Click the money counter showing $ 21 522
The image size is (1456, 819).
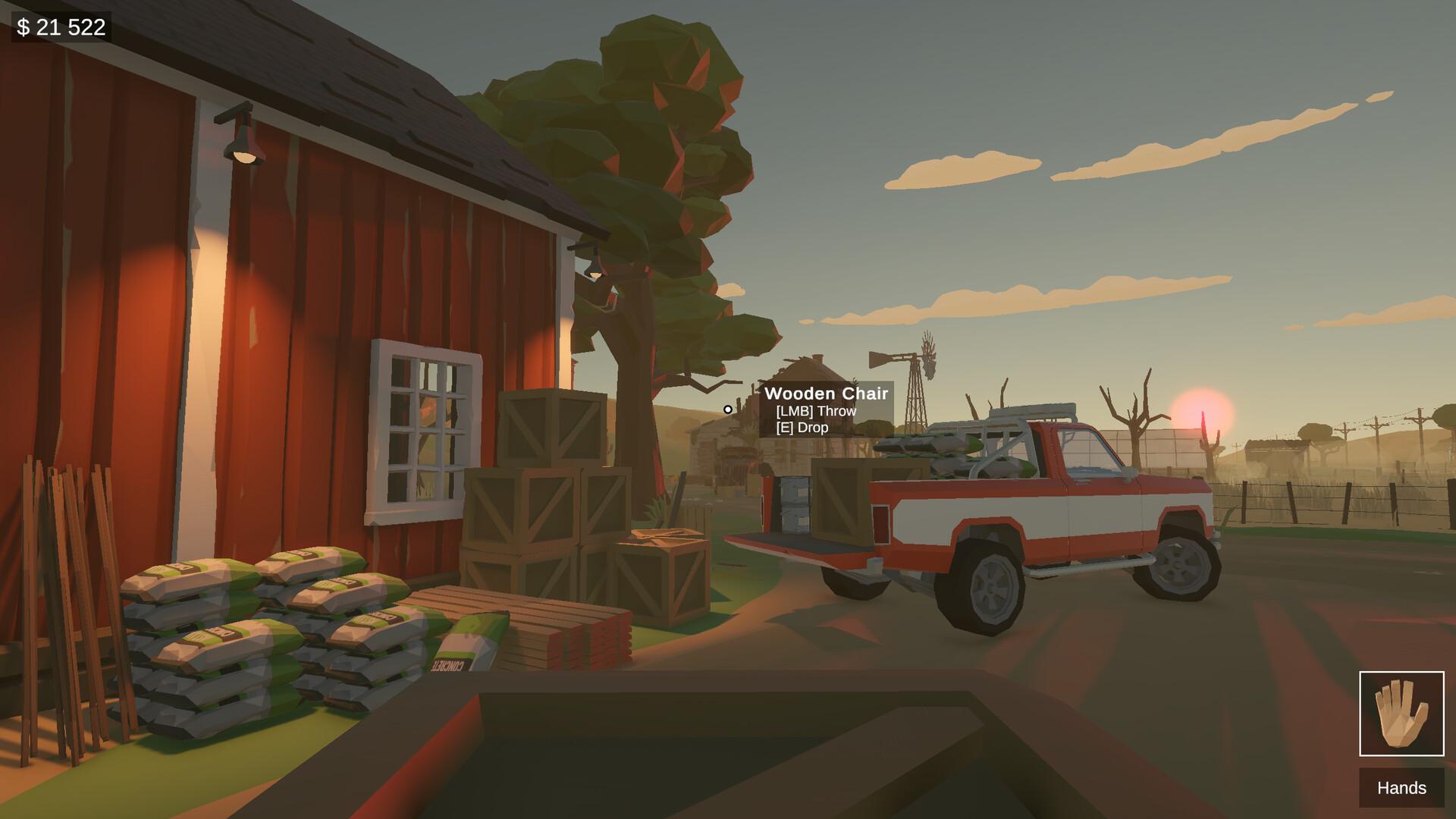click(x=61, y=27)
